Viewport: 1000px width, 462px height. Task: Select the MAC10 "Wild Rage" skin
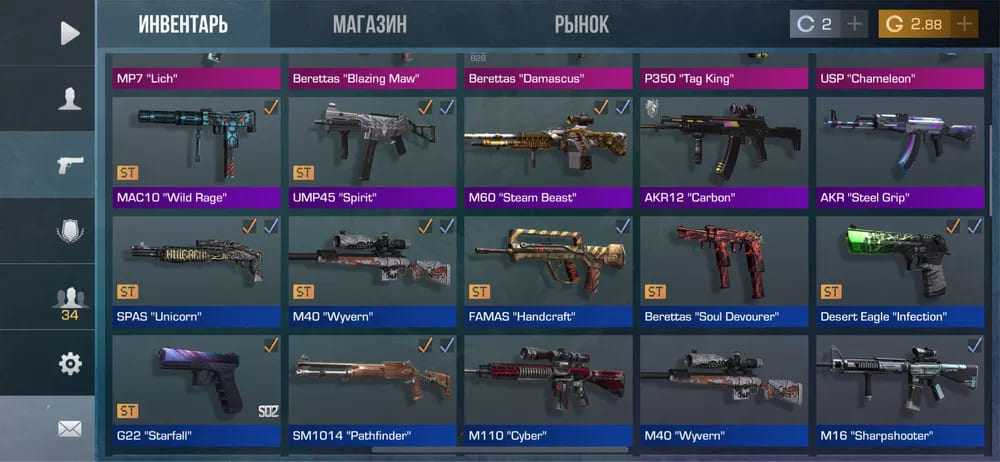(x=196, y=143)
